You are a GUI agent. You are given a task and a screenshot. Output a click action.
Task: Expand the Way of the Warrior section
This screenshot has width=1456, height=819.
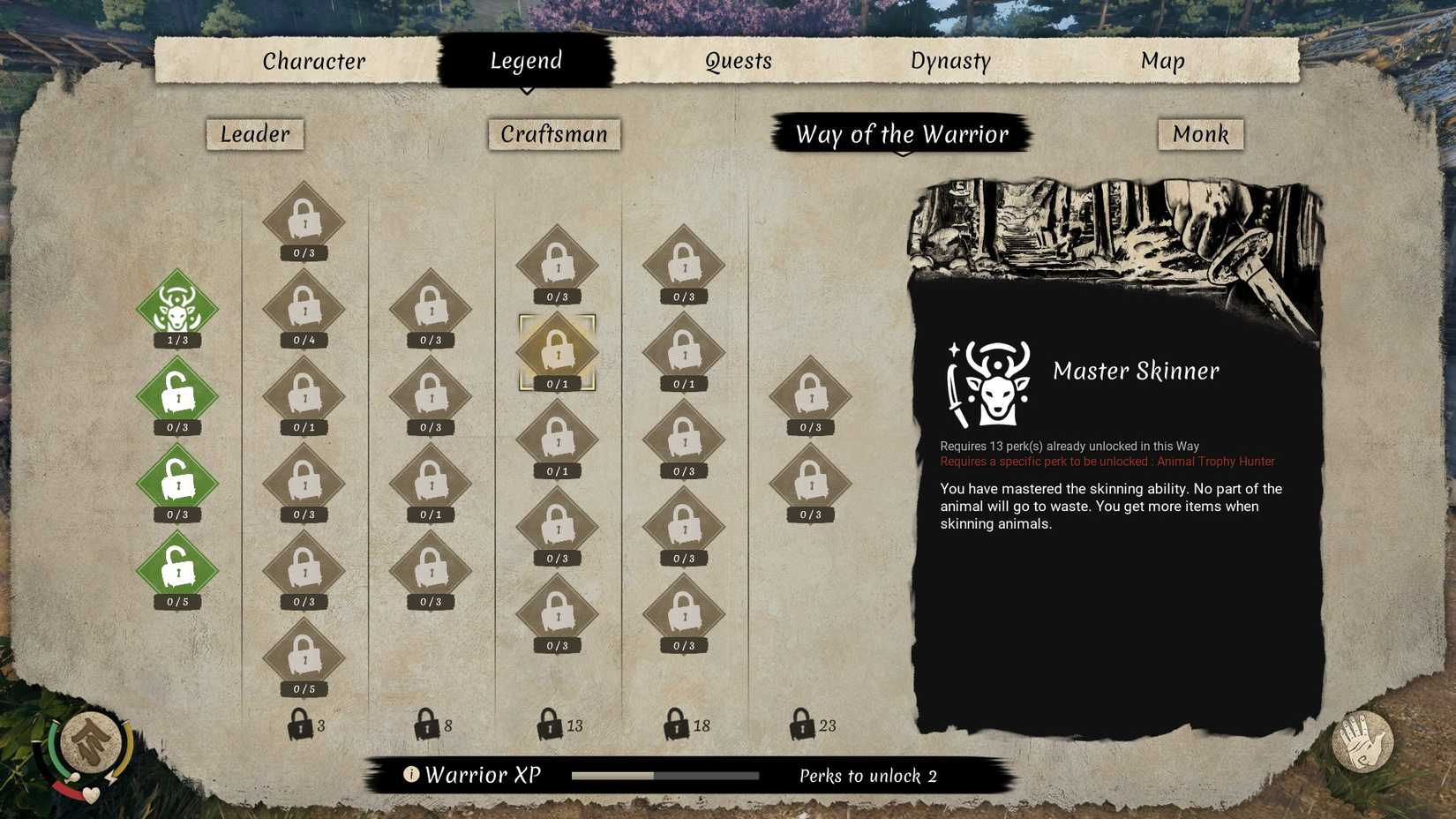click(902, 134)
